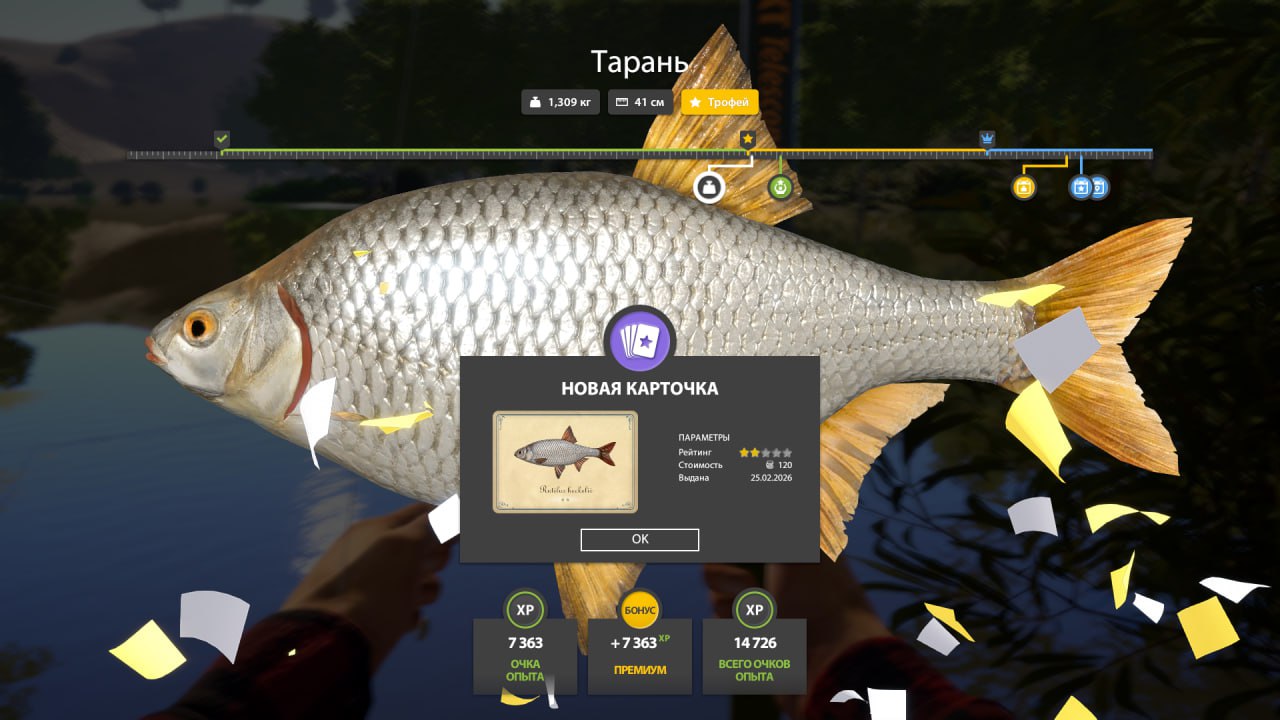Click the gold star trophy threshold flag
Viewport: 1280px width, 720px height.
(747, 139)
